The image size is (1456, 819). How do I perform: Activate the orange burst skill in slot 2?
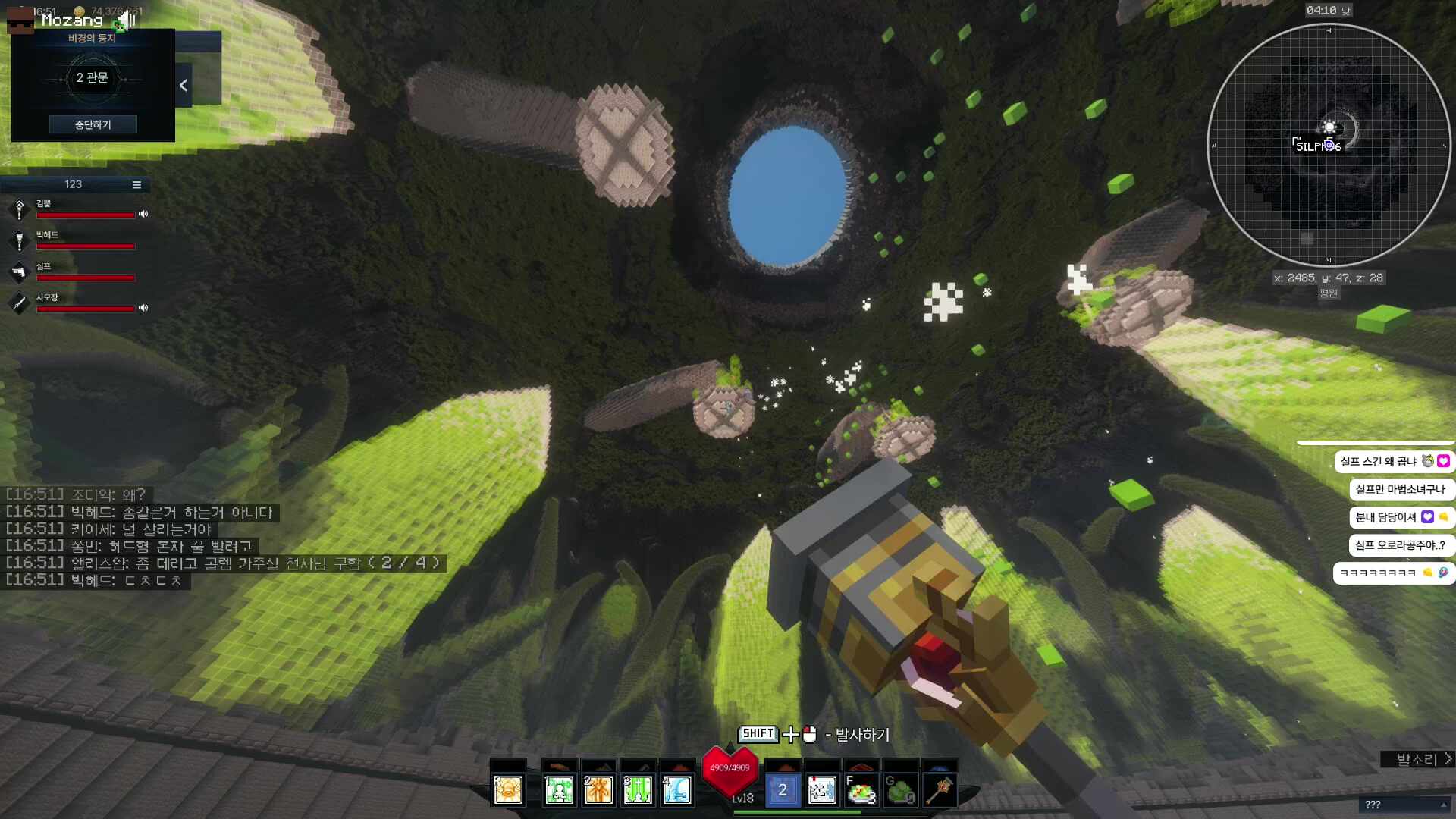[x=598, y=790]
